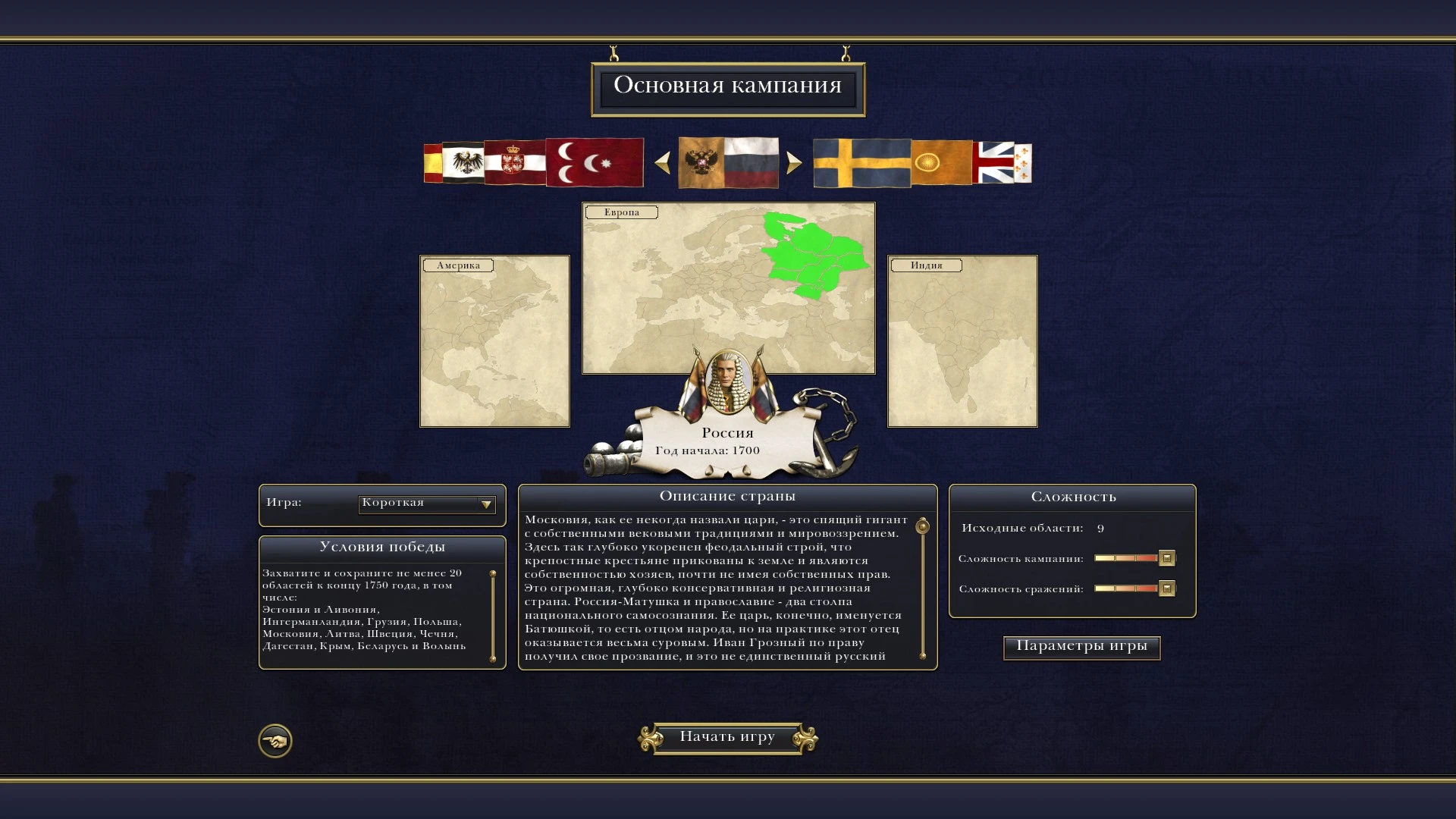Select the British Union Jack flag

pyautogui.click(x=993, y=162)
